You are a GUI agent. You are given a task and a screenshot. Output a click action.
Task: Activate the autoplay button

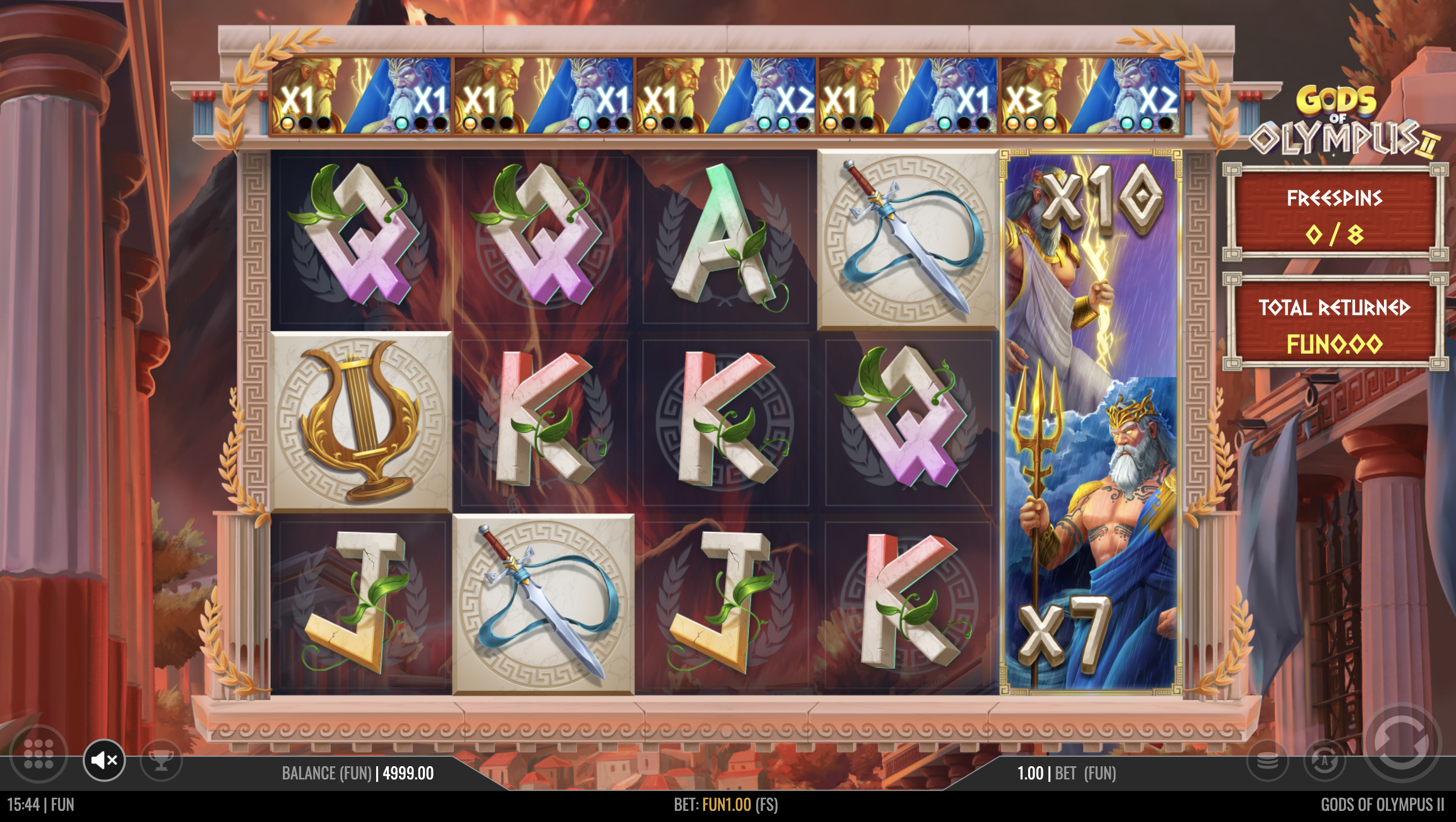point(1324,760)
